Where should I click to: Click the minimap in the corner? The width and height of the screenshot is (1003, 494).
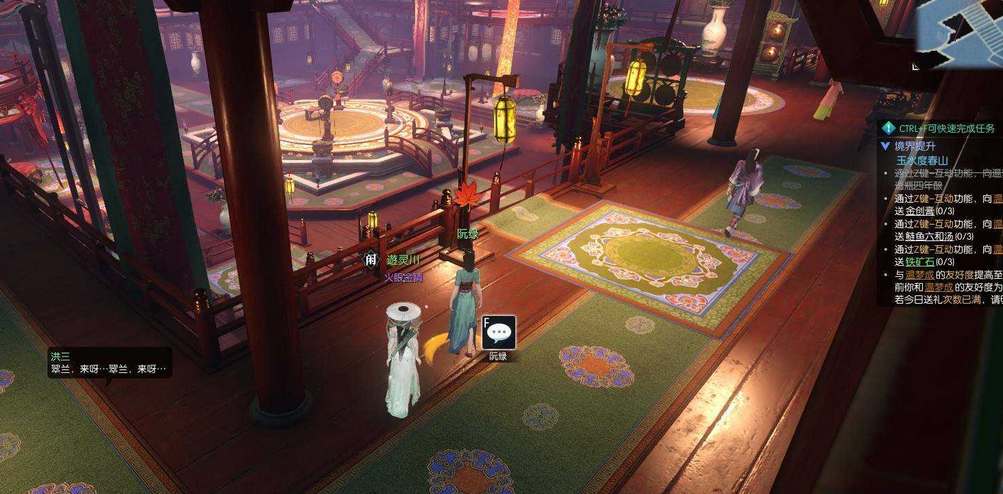[962, 33]
